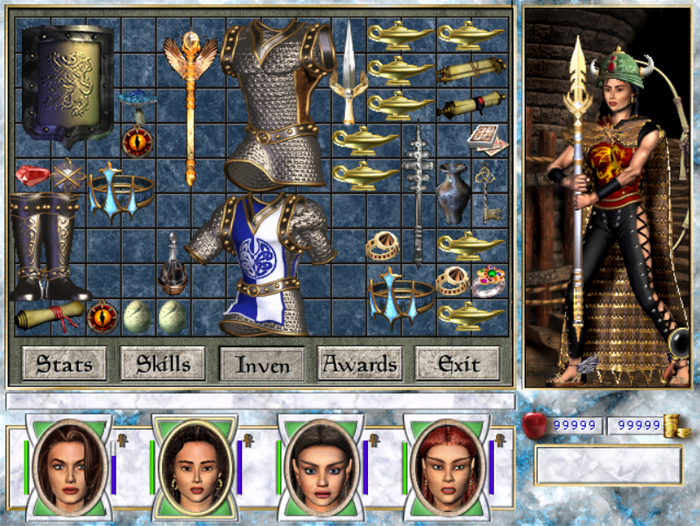Pick up the spiked mace
The image size is (700, 526).
coord(417,195)
